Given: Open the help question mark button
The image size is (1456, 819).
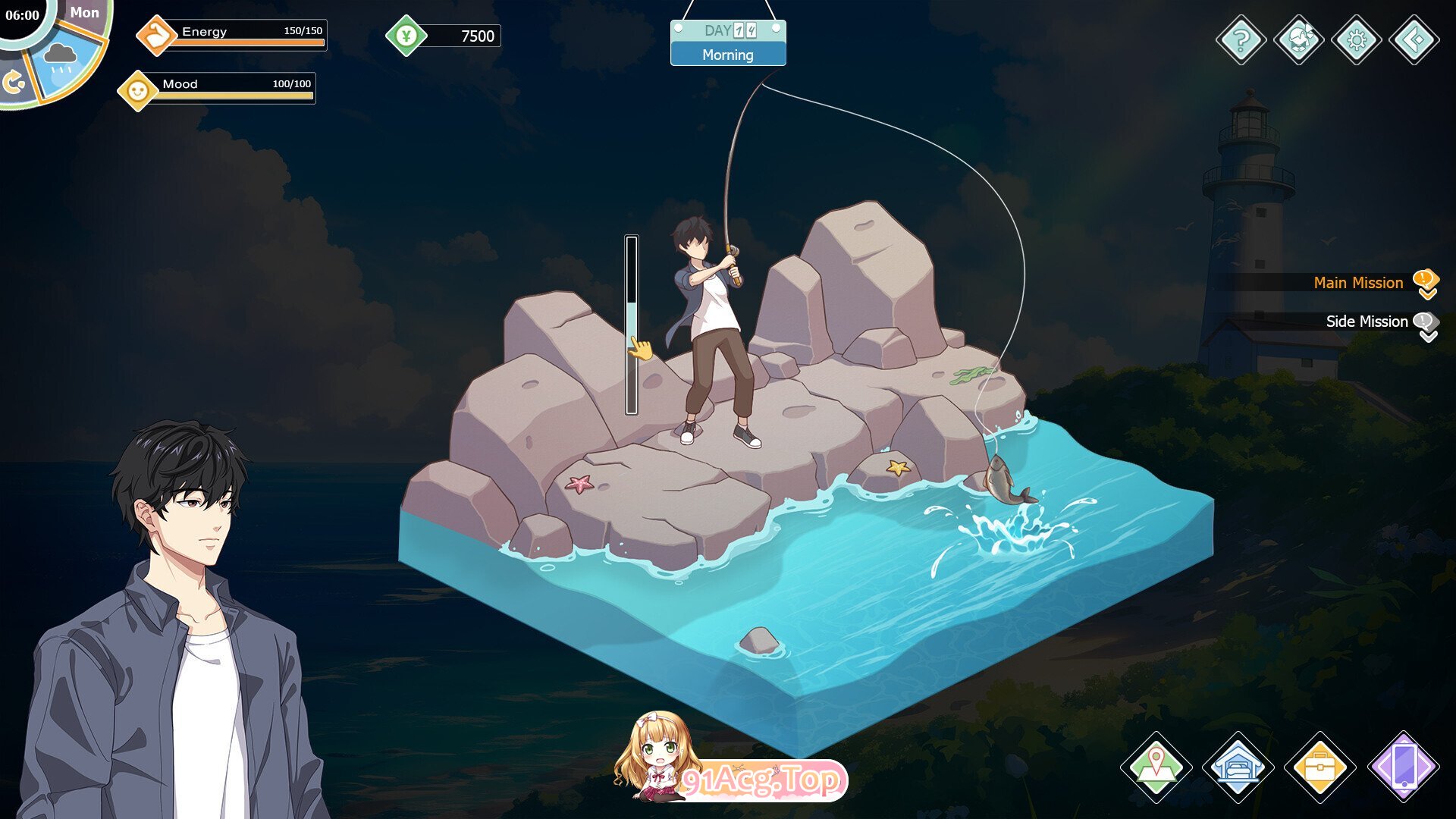Looking at the screenshot, I should (1241, 39).
